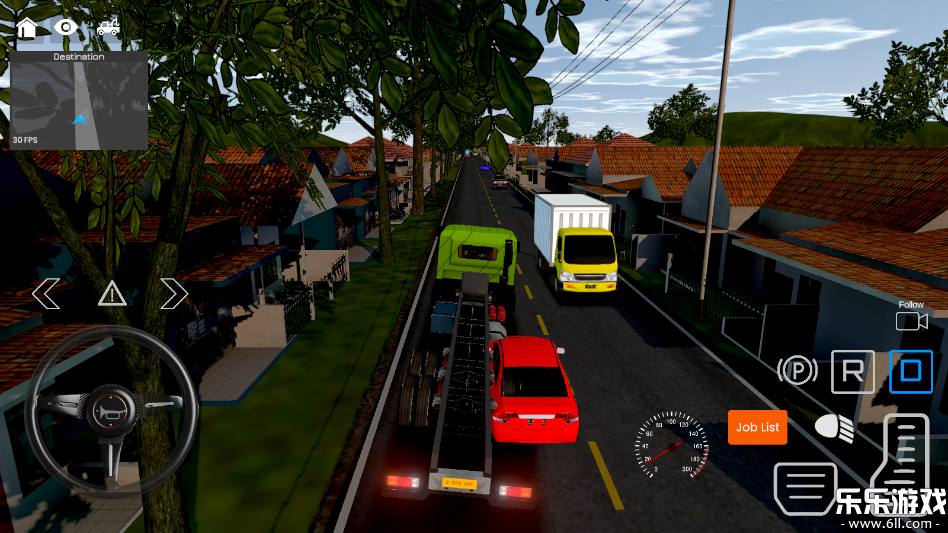This screenshot has width=948, height=533.
Task: Shift into Reverse gear
Action: (x=852, y=372)
